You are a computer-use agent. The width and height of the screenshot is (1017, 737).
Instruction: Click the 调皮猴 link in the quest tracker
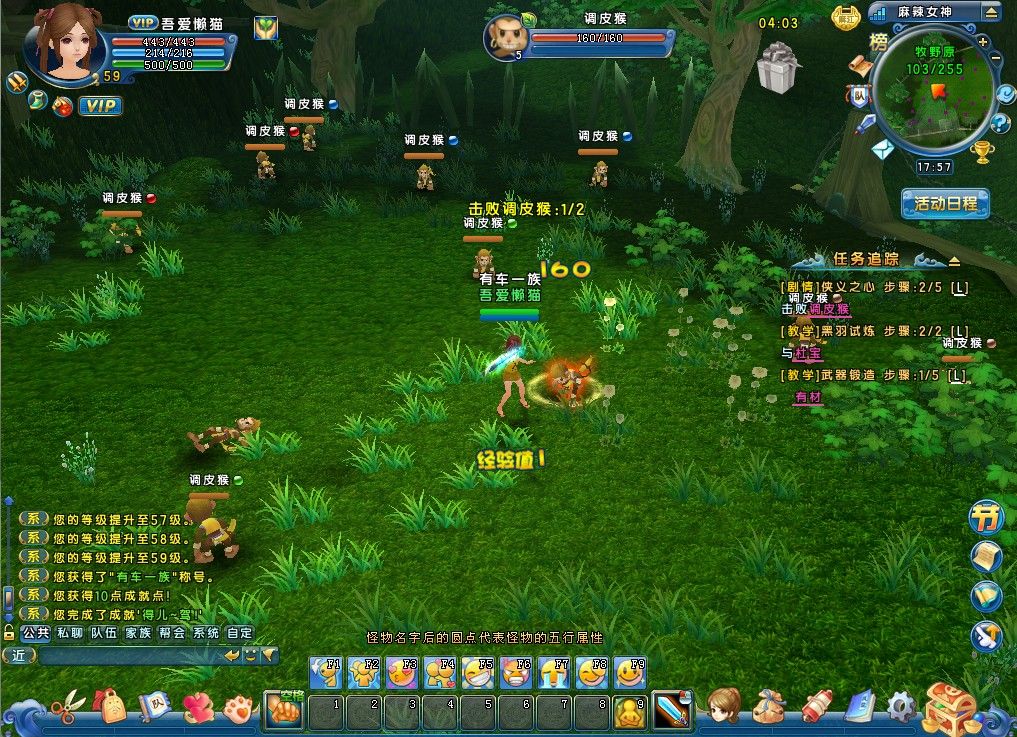(x=828, y=309)
